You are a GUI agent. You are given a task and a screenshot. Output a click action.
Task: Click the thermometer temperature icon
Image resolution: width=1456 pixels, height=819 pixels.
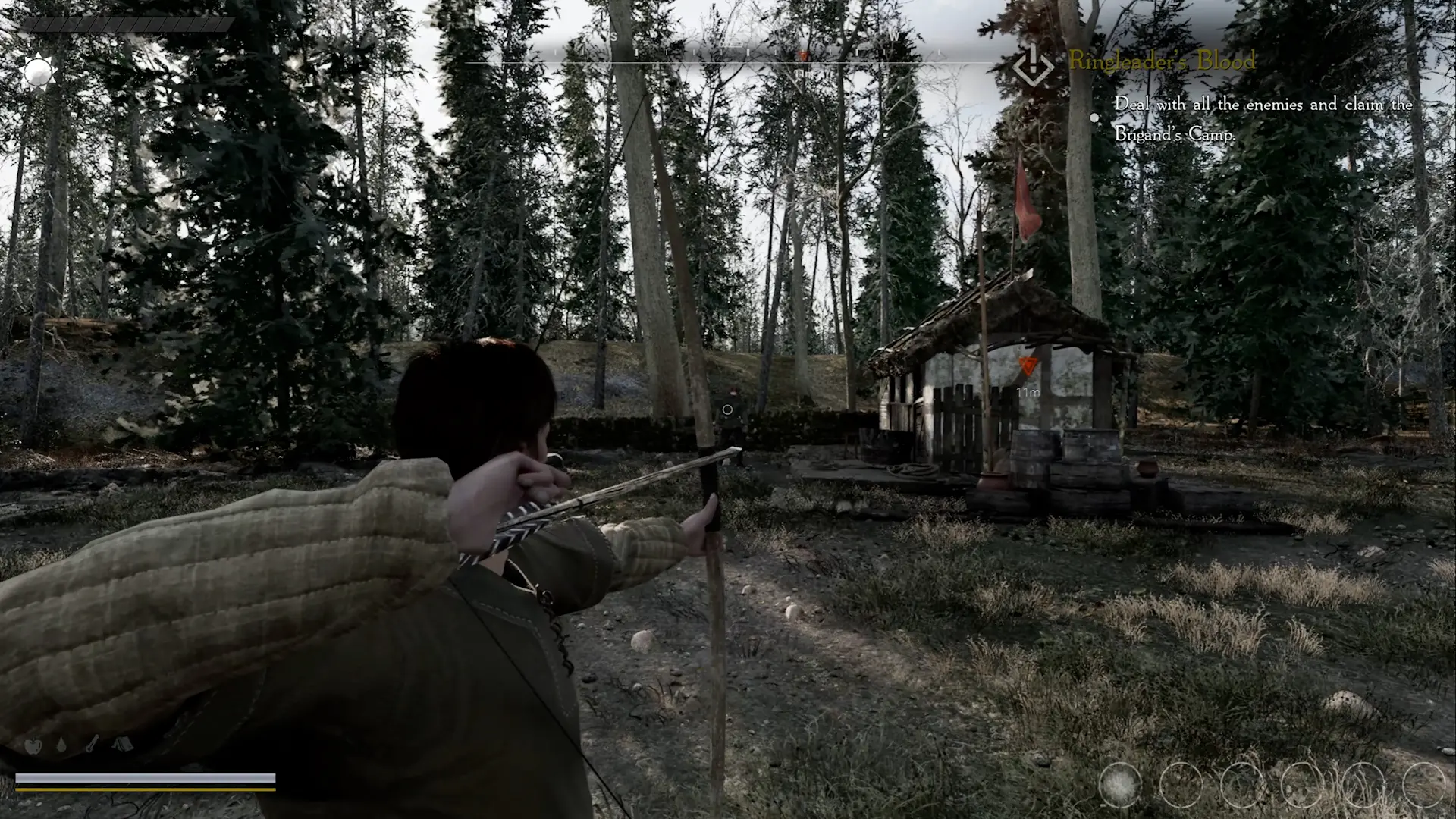click(92, 745)
